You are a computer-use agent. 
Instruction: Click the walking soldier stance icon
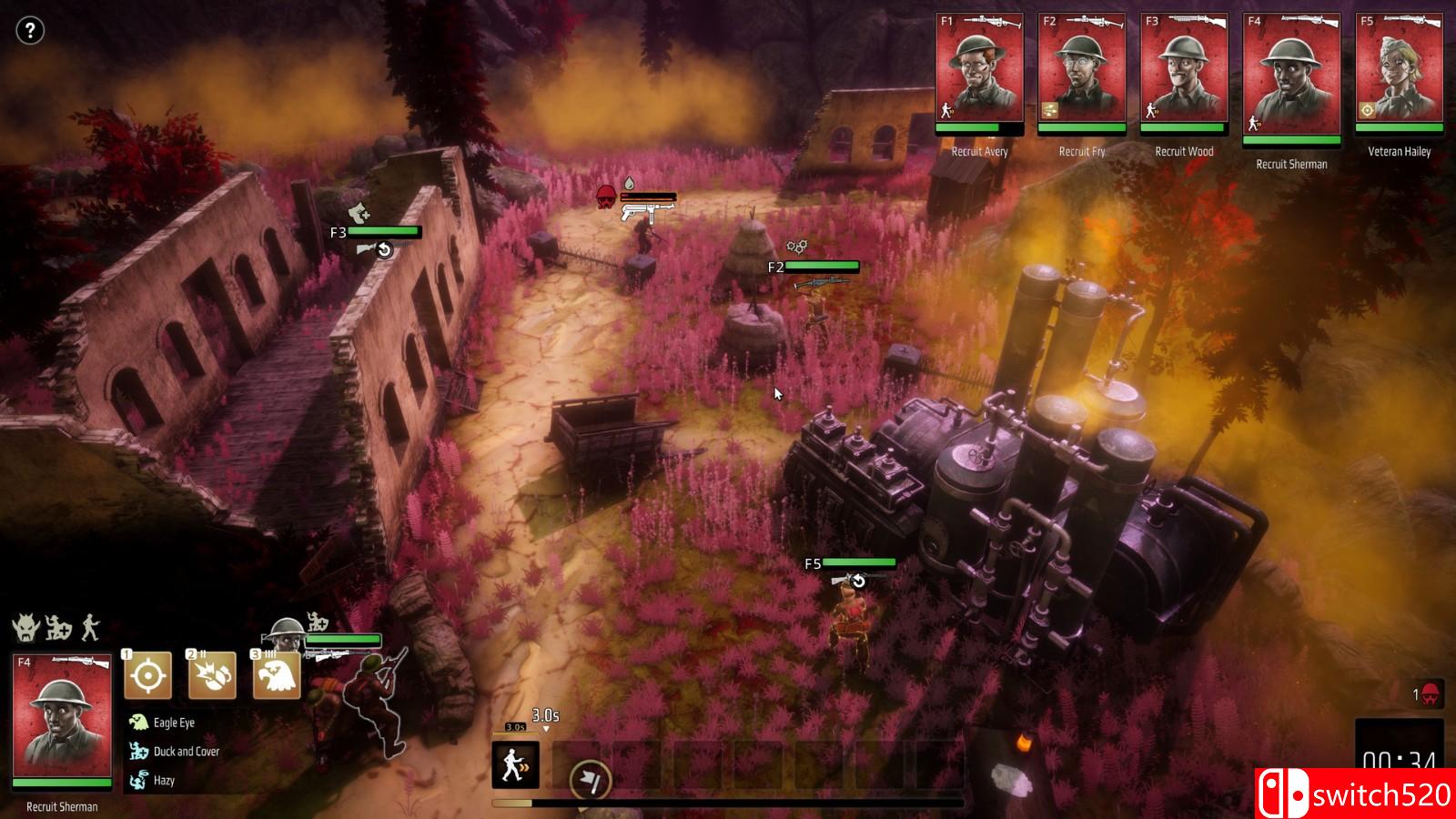click(89, 627)
